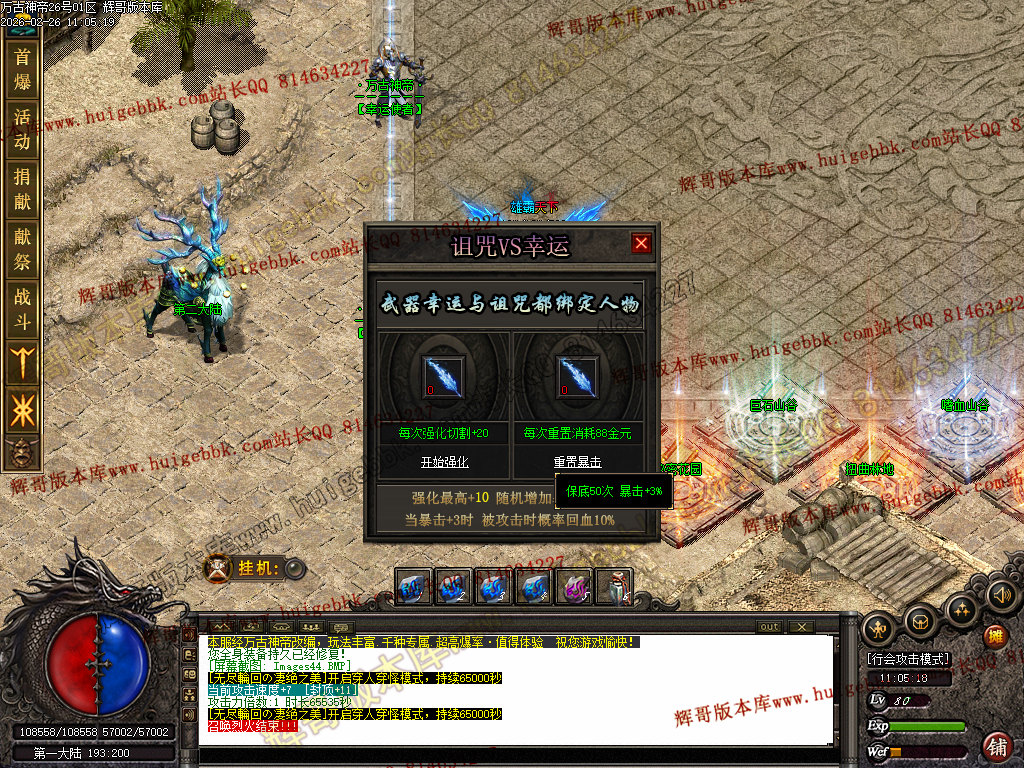Screen dimensions: 1024x768
Task: Use the purple flame stone in slot 5
Action: click(x=575, y=587)
